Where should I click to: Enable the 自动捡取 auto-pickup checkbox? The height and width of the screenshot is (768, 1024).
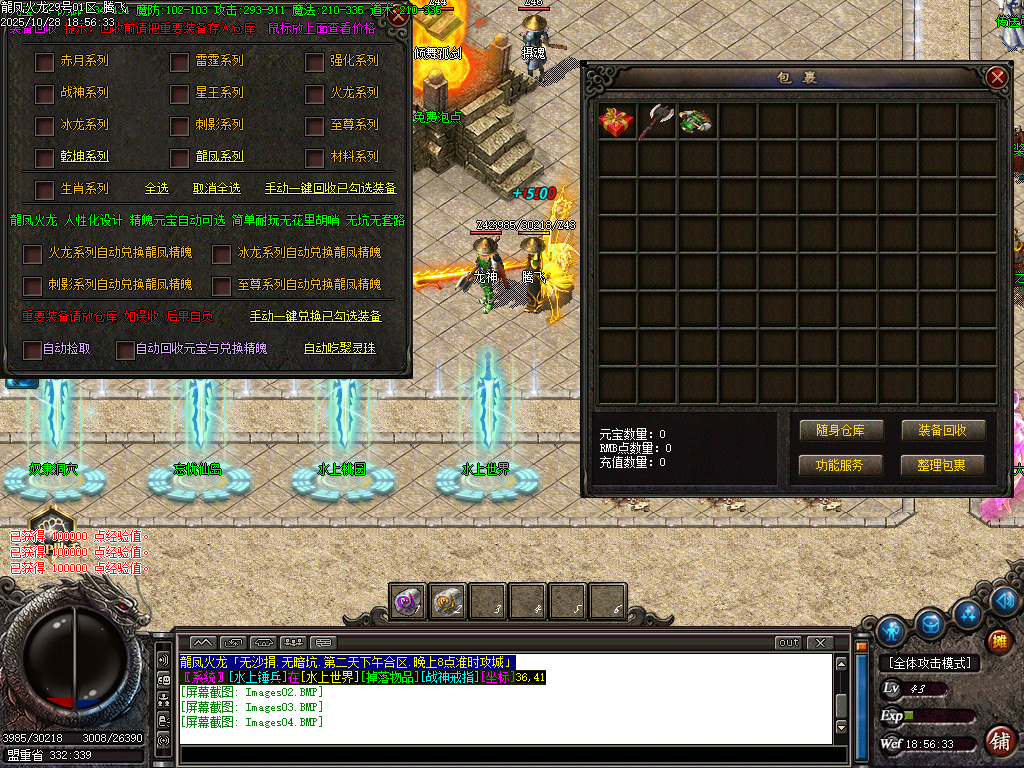coord(32,350)
